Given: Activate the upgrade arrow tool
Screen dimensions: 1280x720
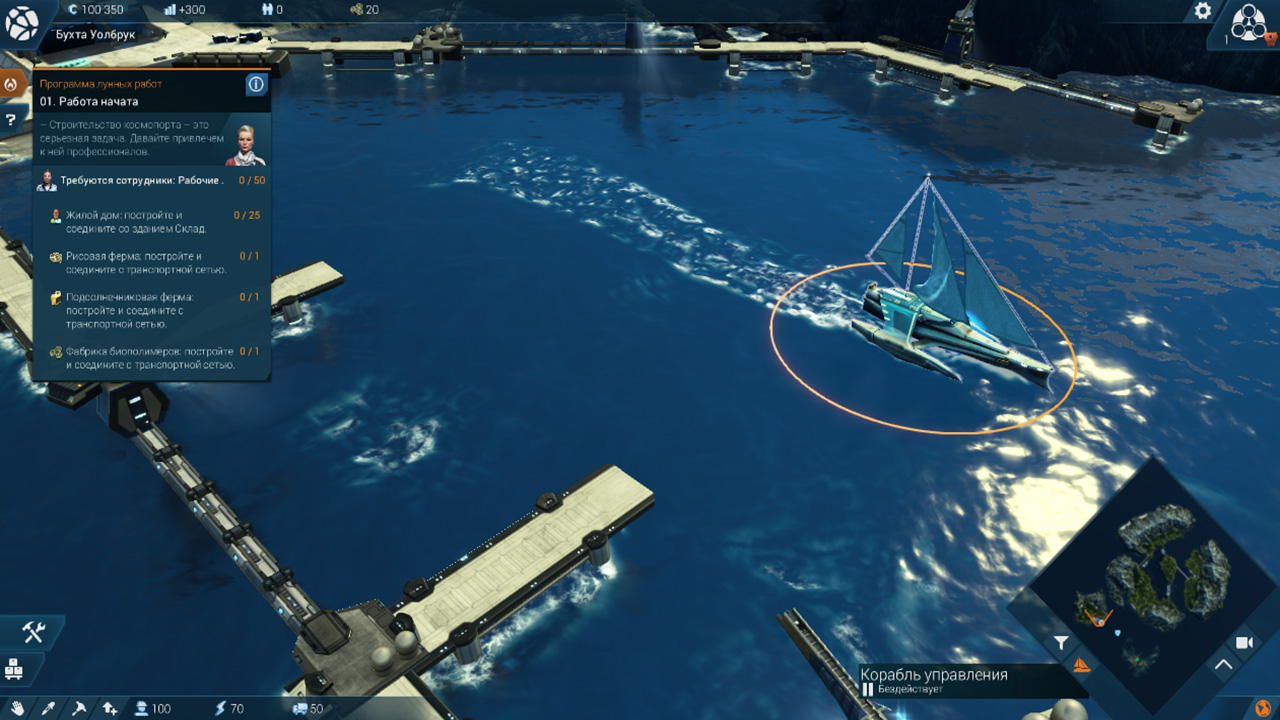Looking at the screenshot, I should (110, 708).
